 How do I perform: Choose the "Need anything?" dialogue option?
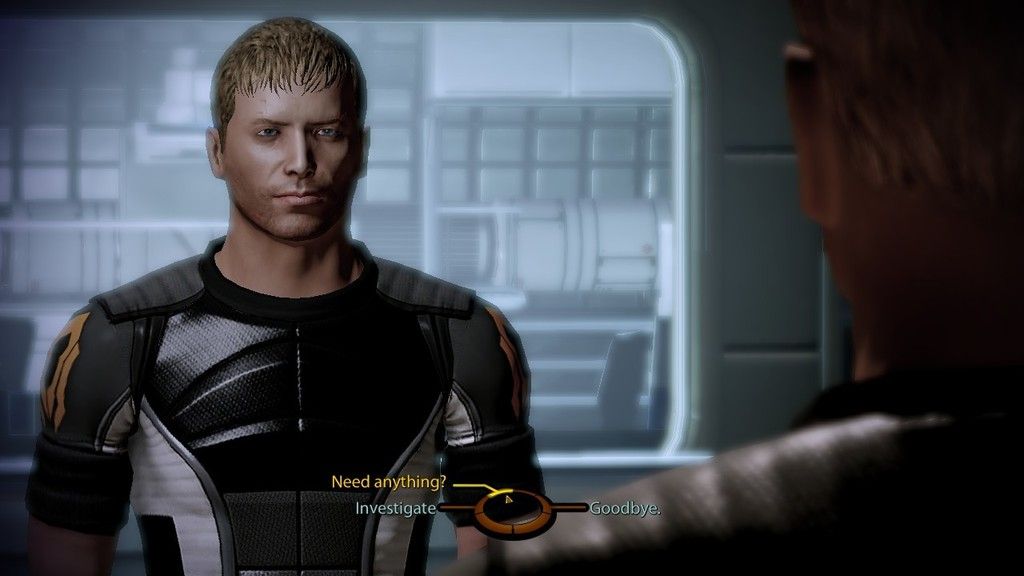388,482
